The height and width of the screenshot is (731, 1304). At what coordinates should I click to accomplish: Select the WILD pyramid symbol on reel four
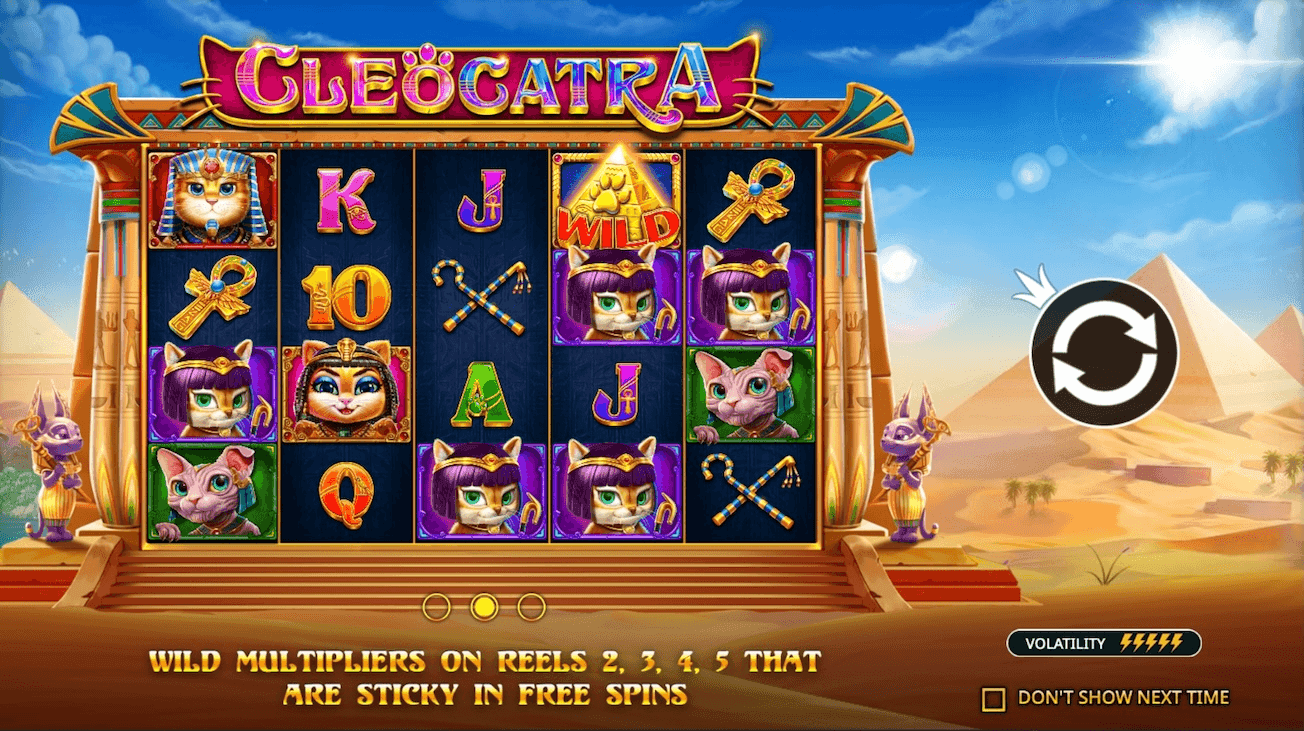tap(619, 200)
